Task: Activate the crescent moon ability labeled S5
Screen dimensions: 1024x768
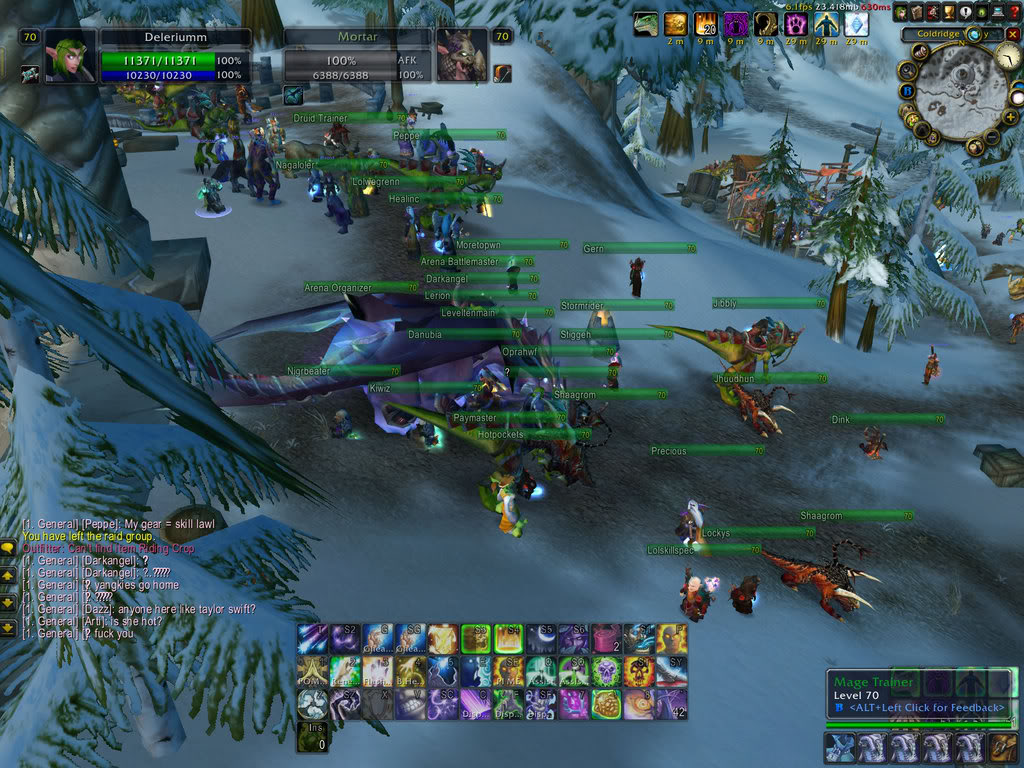Action: coord(541,639)
